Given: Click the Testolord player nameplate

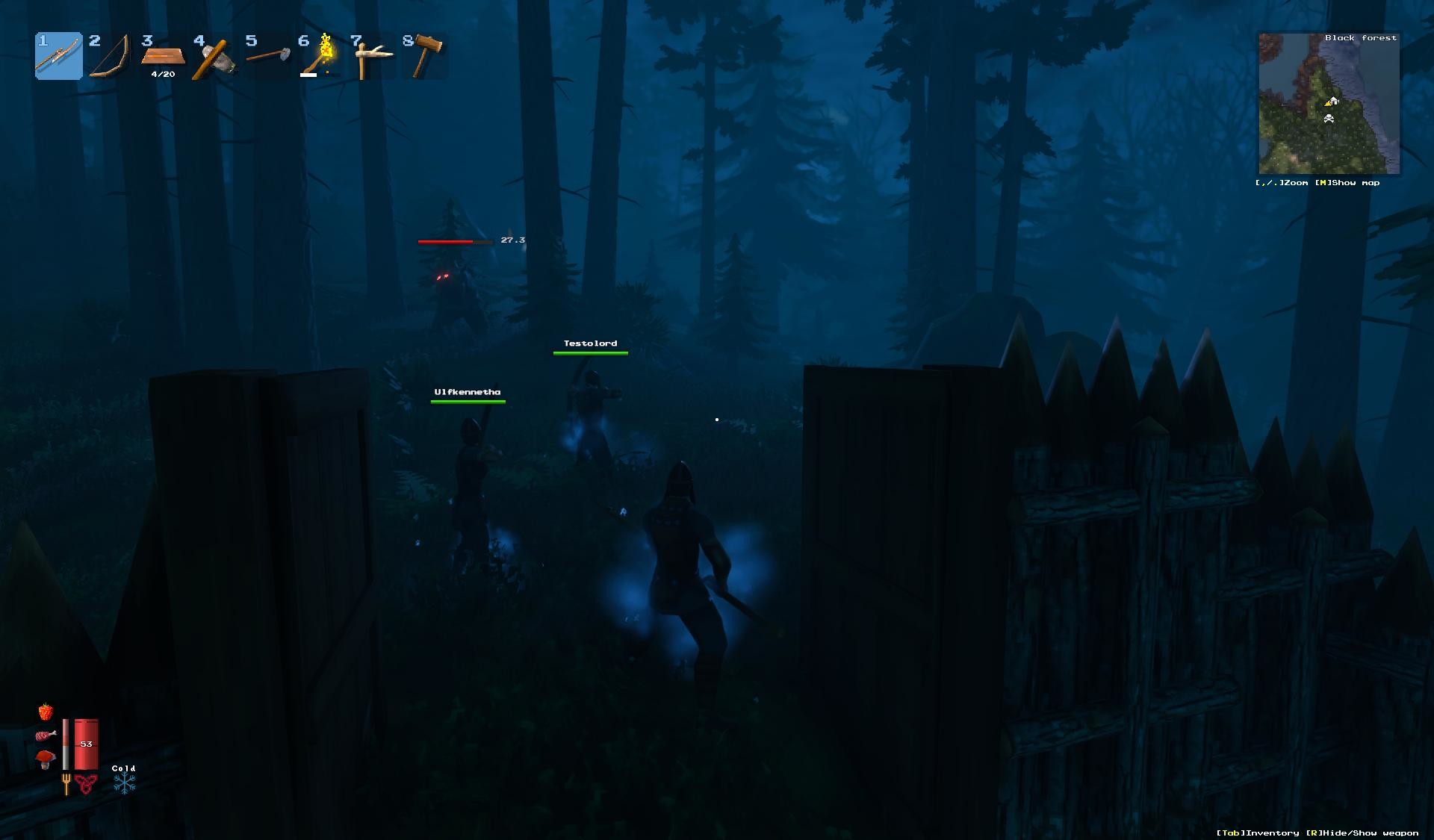Looking at the screenshot, I should click(590, 343).
